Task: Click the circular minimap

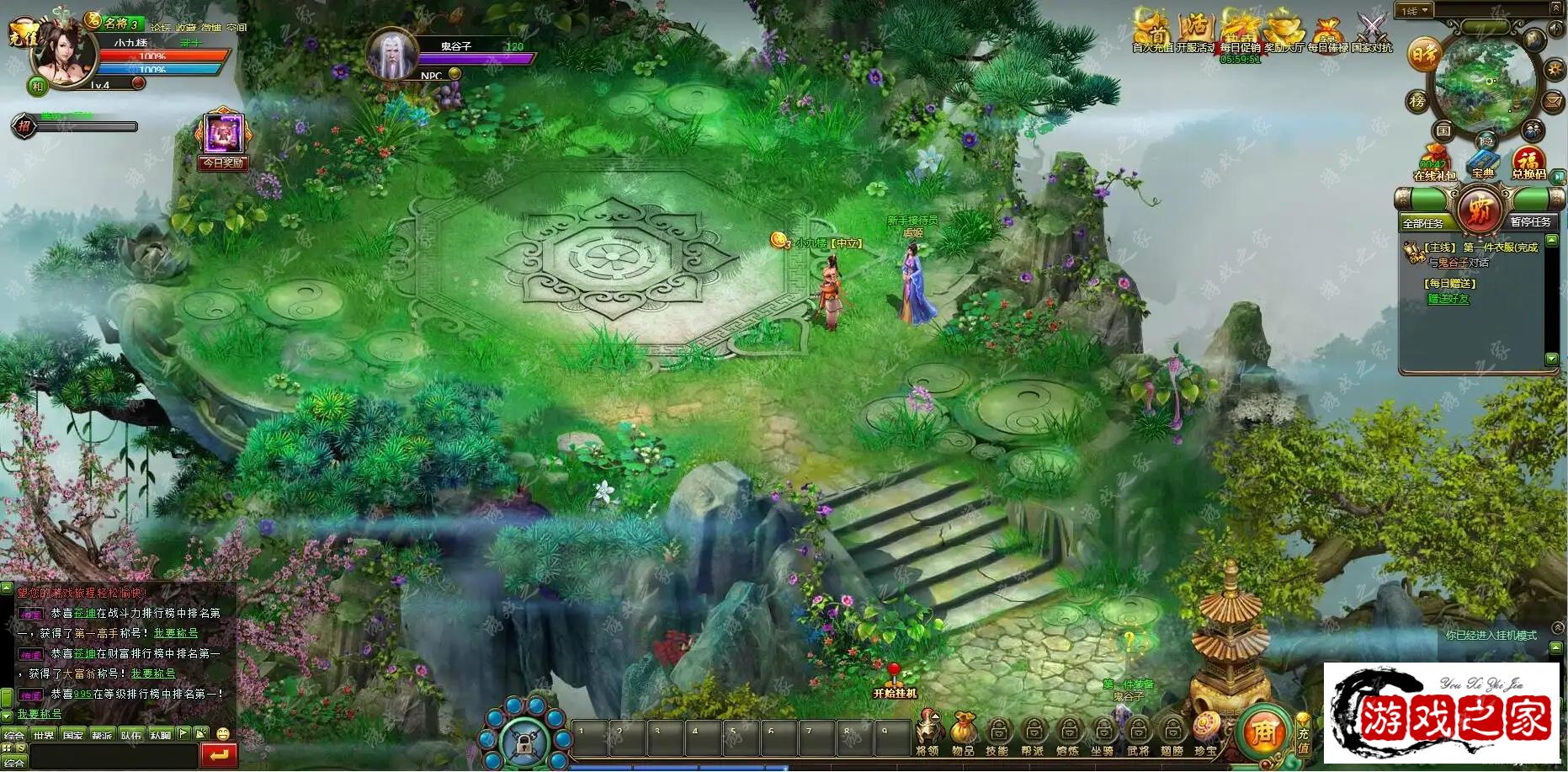Action: pyautogui.click(x=1485, y=83)
